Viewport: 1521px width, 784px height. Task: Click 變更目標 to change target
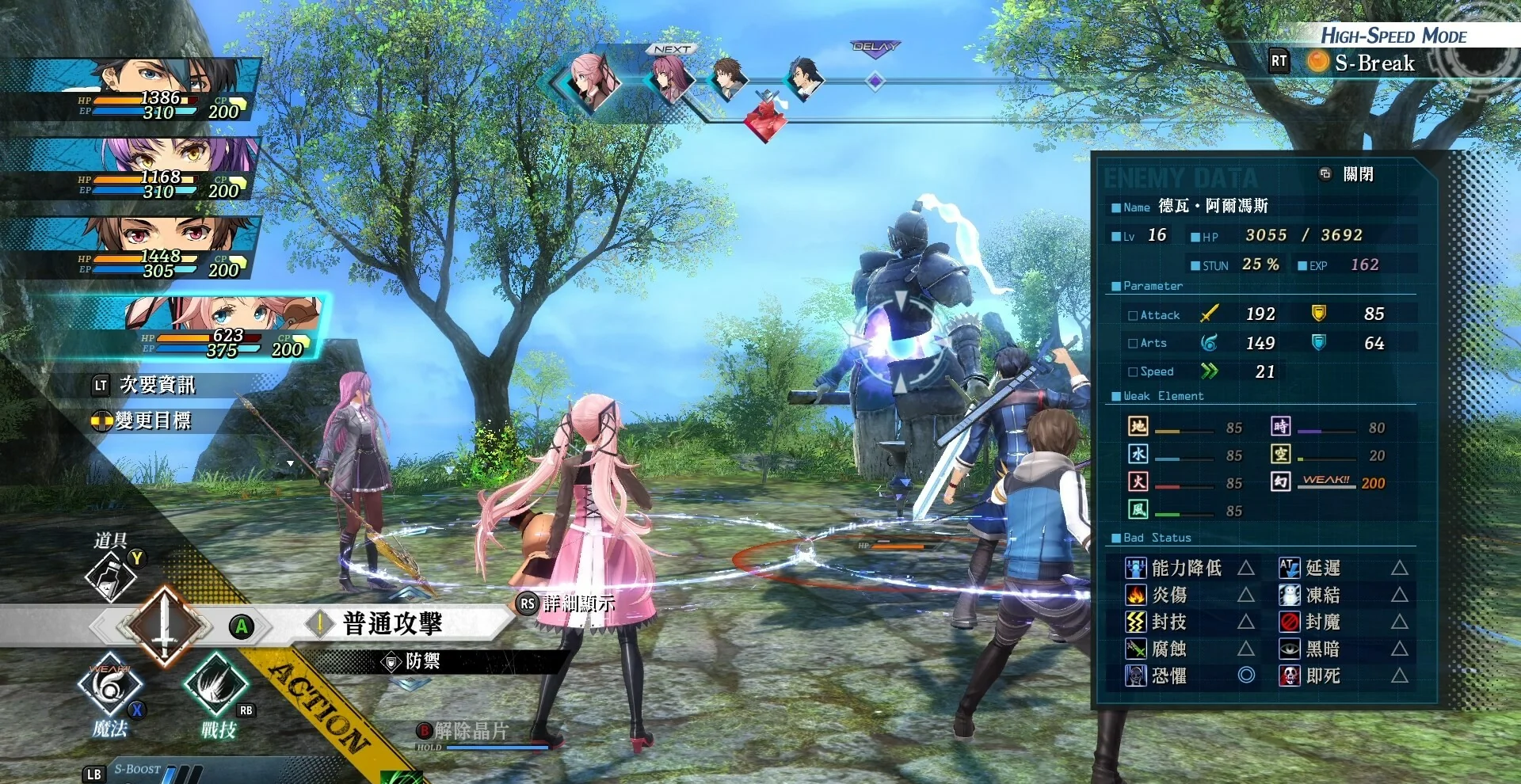coord(152,421)
